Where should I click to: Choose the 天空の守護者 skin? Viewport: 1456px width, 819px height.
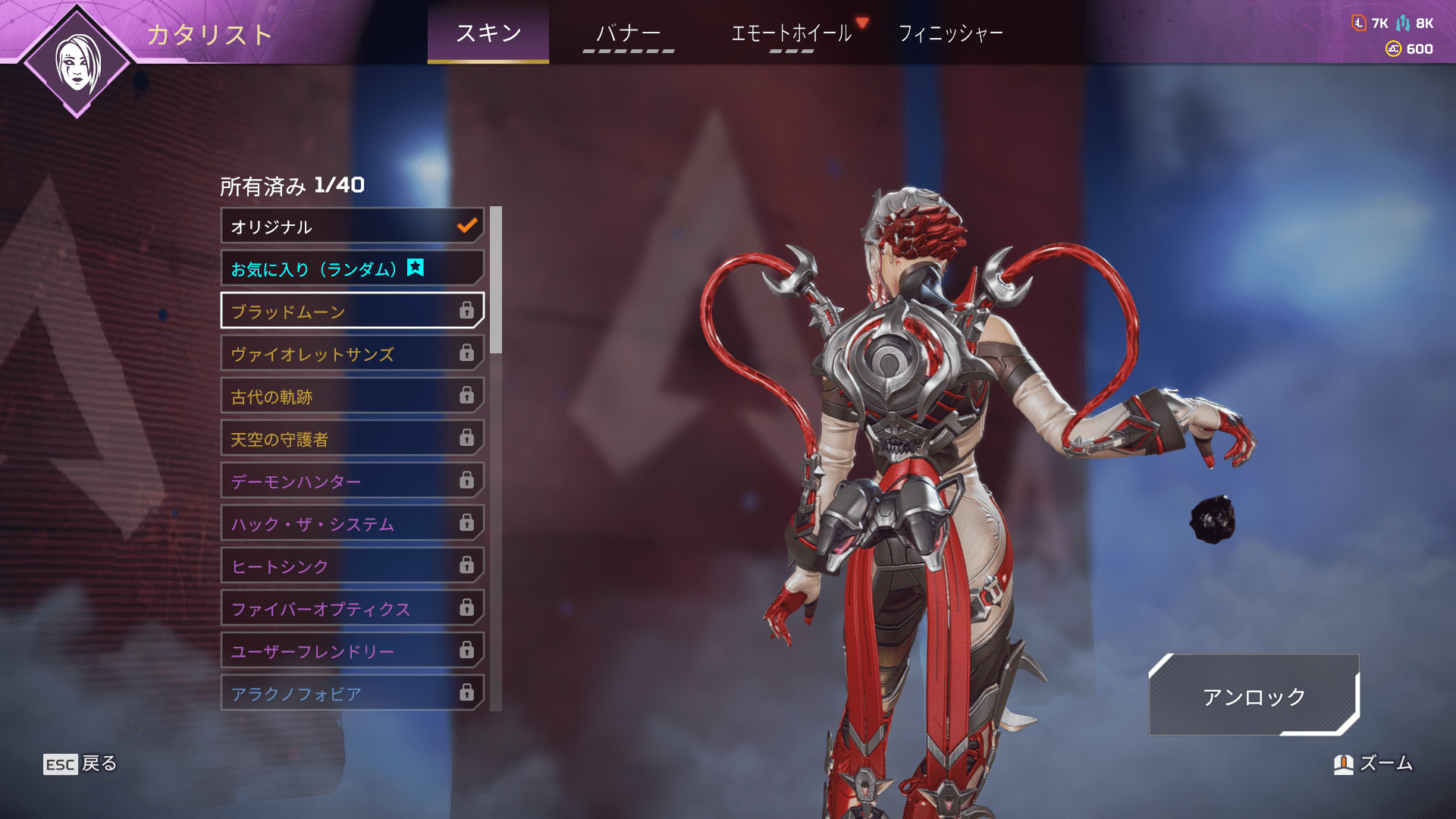(x=353, y=438)
